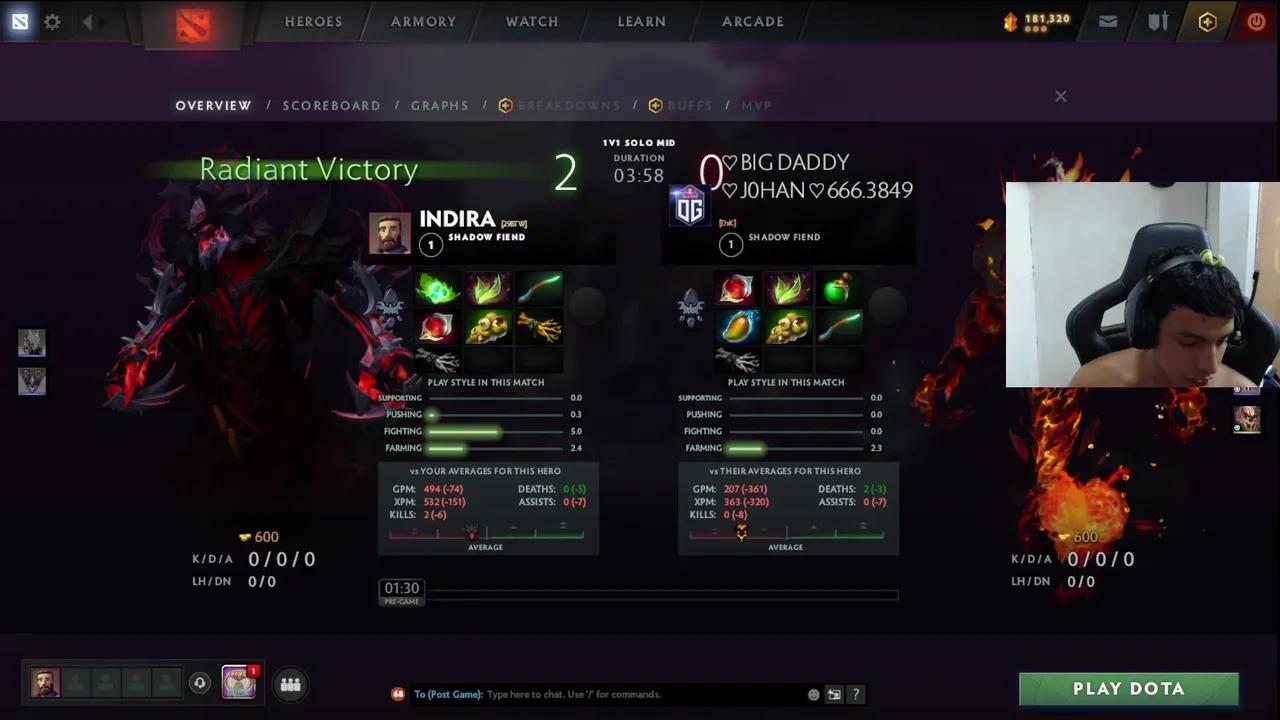
Task: Click the red Dota 2 logo
Action: tap(193, 24)
